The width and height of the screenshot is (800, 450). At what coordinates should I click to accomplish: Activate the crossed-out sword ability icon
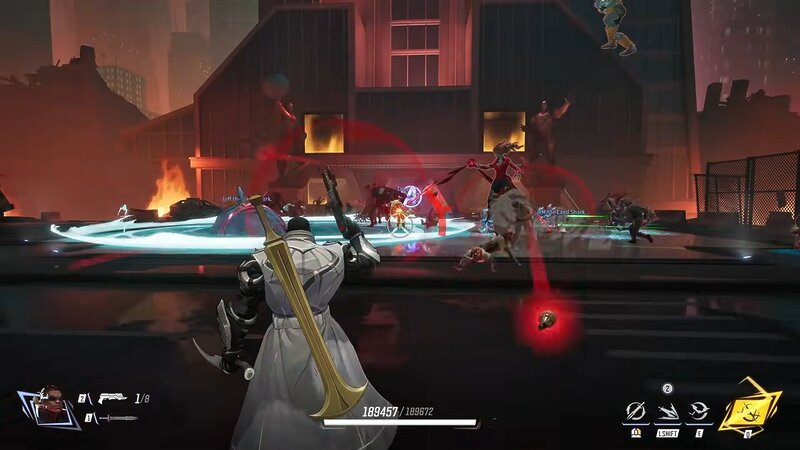point(634,411)
